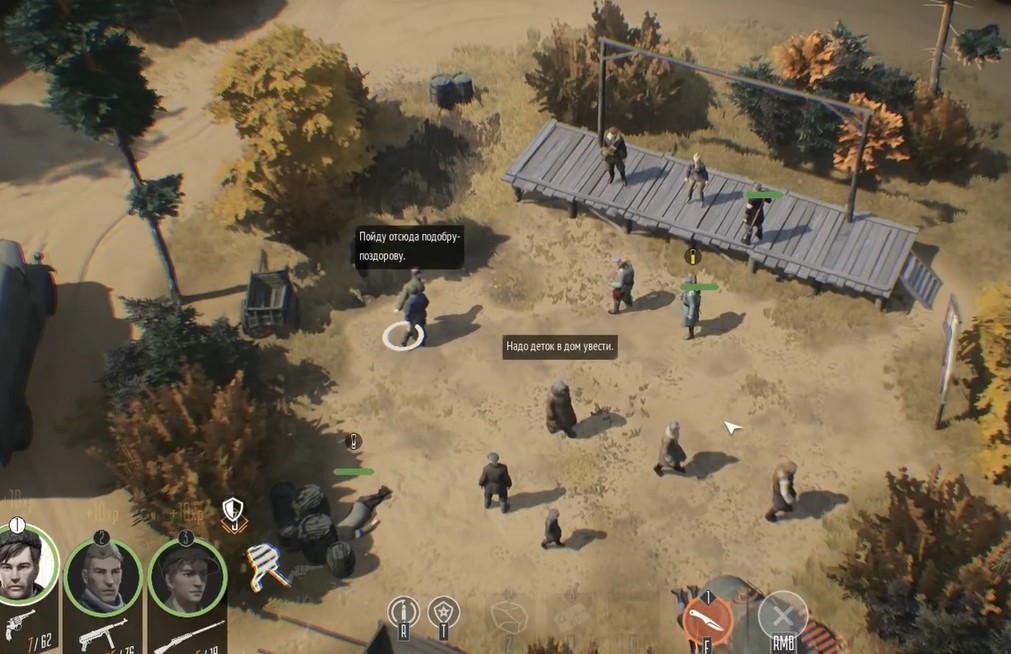
Task: Select squad member portrait number two
Action: [x=103, y=577]
